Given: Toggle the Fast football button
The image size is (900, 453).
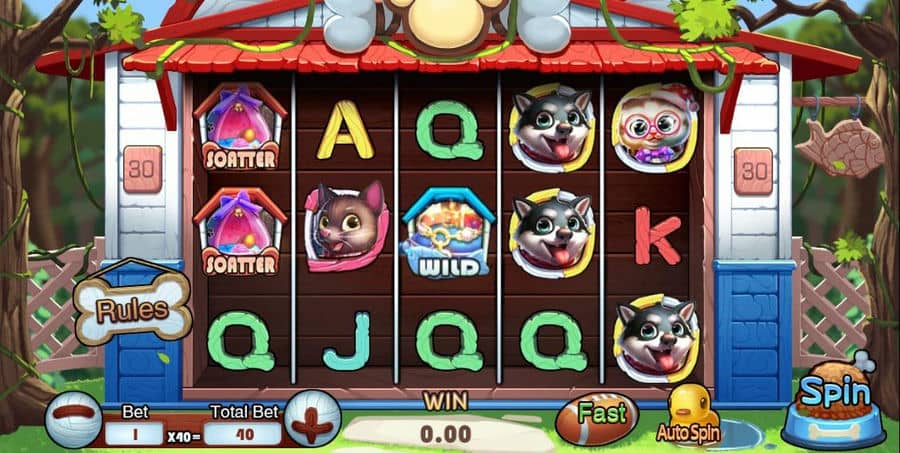Looking at the screenshot, I should [603, 416].
